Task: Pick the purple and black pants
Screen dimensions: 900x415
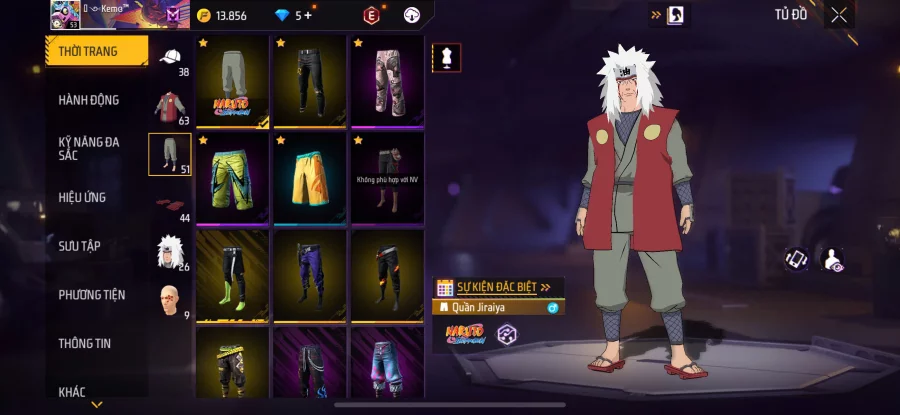Action: [x=310, y=276]
